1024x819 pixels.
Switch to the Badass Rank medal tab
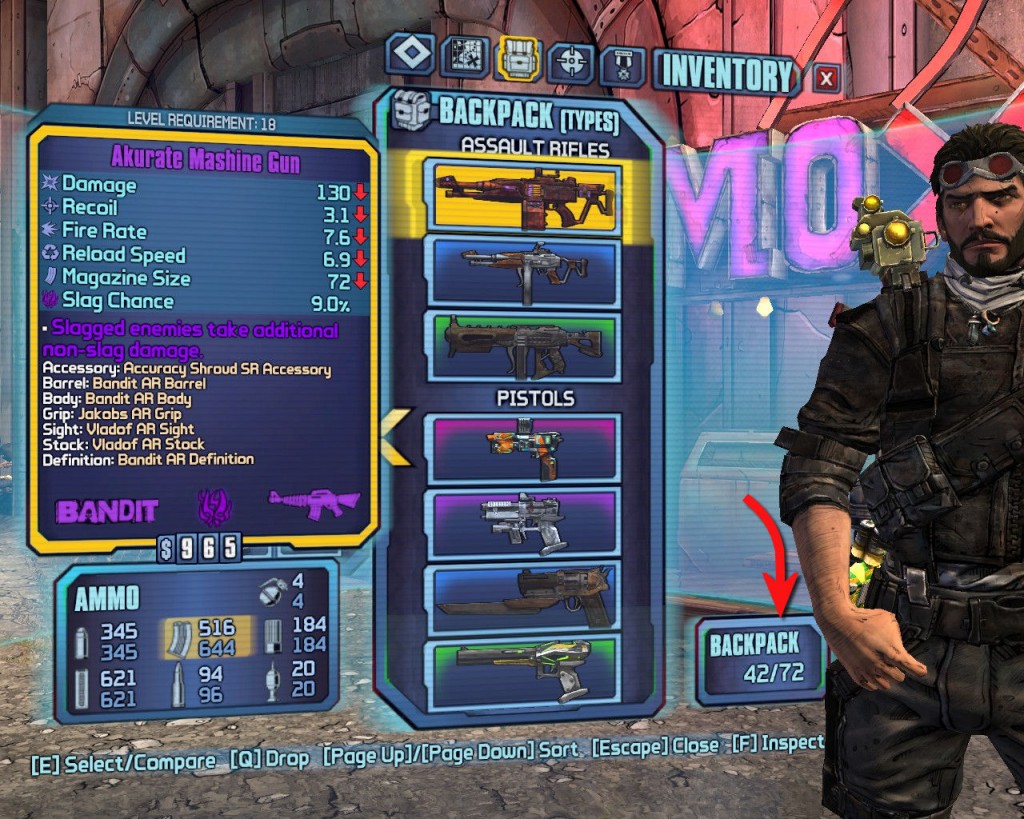pyautogui.click(x=622, y=66)
